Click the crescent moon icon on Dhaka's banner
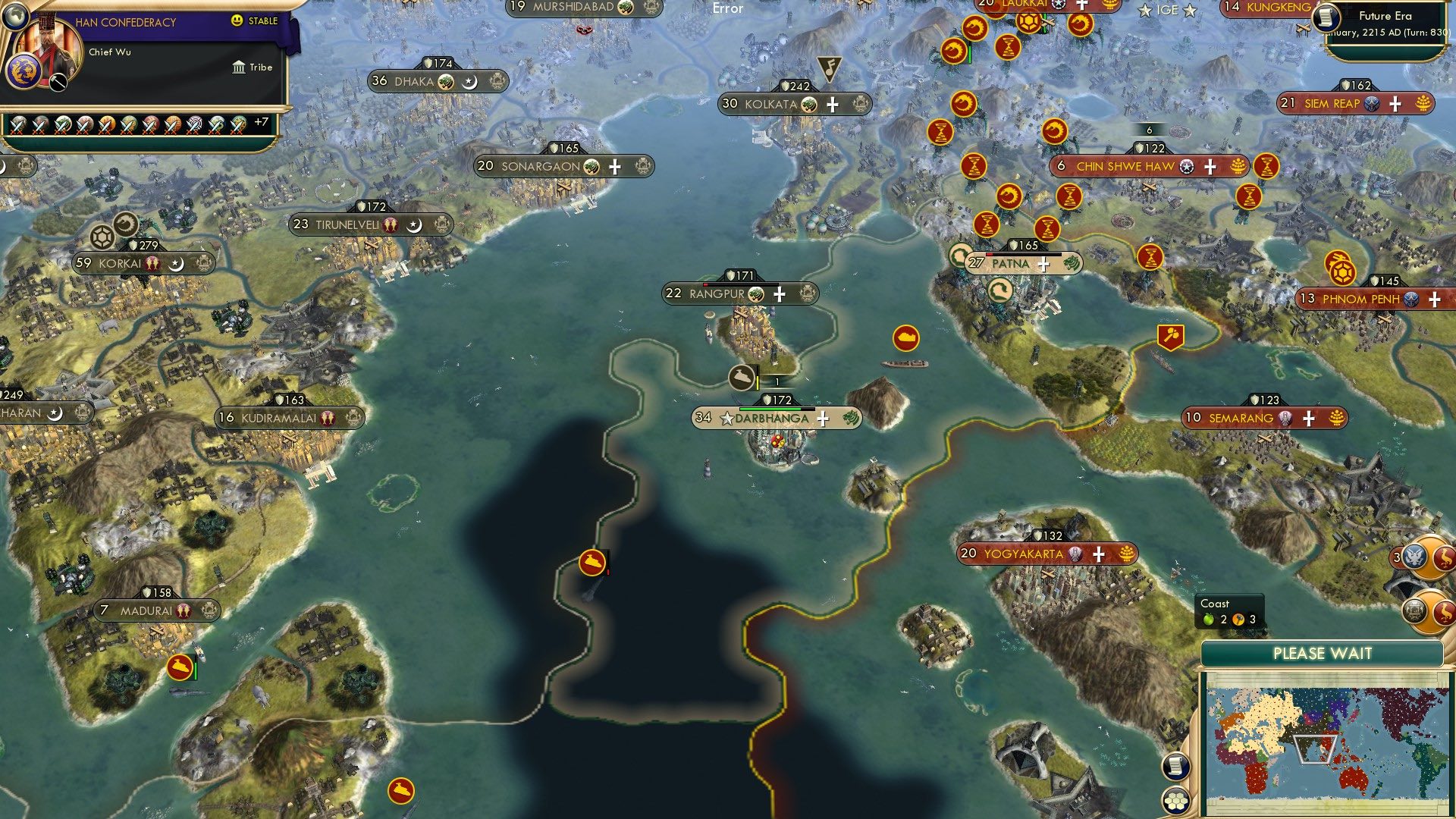Viewport: 1456px width, 819px height. (469, 82)
